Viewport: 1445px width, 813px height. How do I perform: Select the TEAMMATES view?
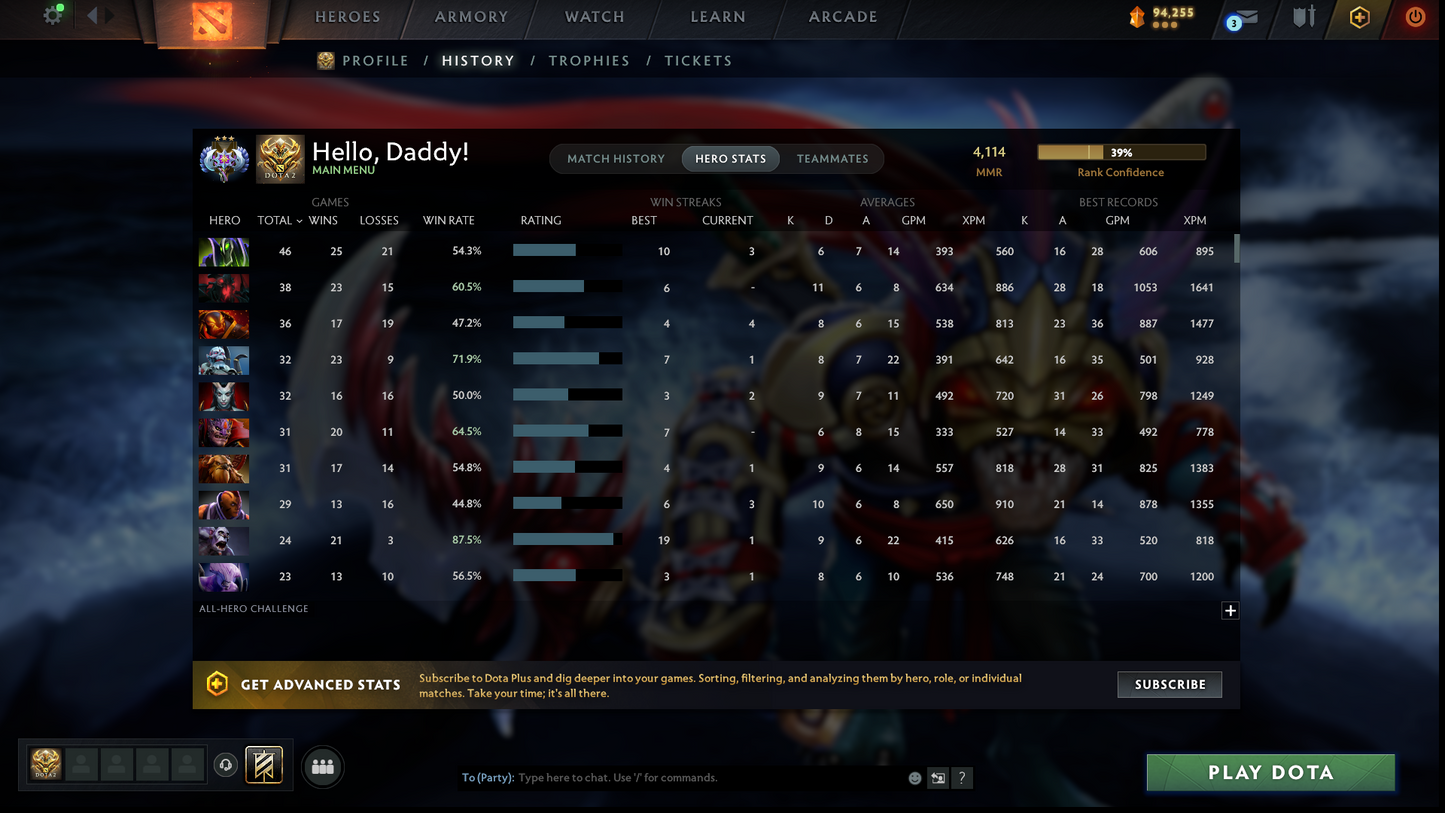click(832, 158)
